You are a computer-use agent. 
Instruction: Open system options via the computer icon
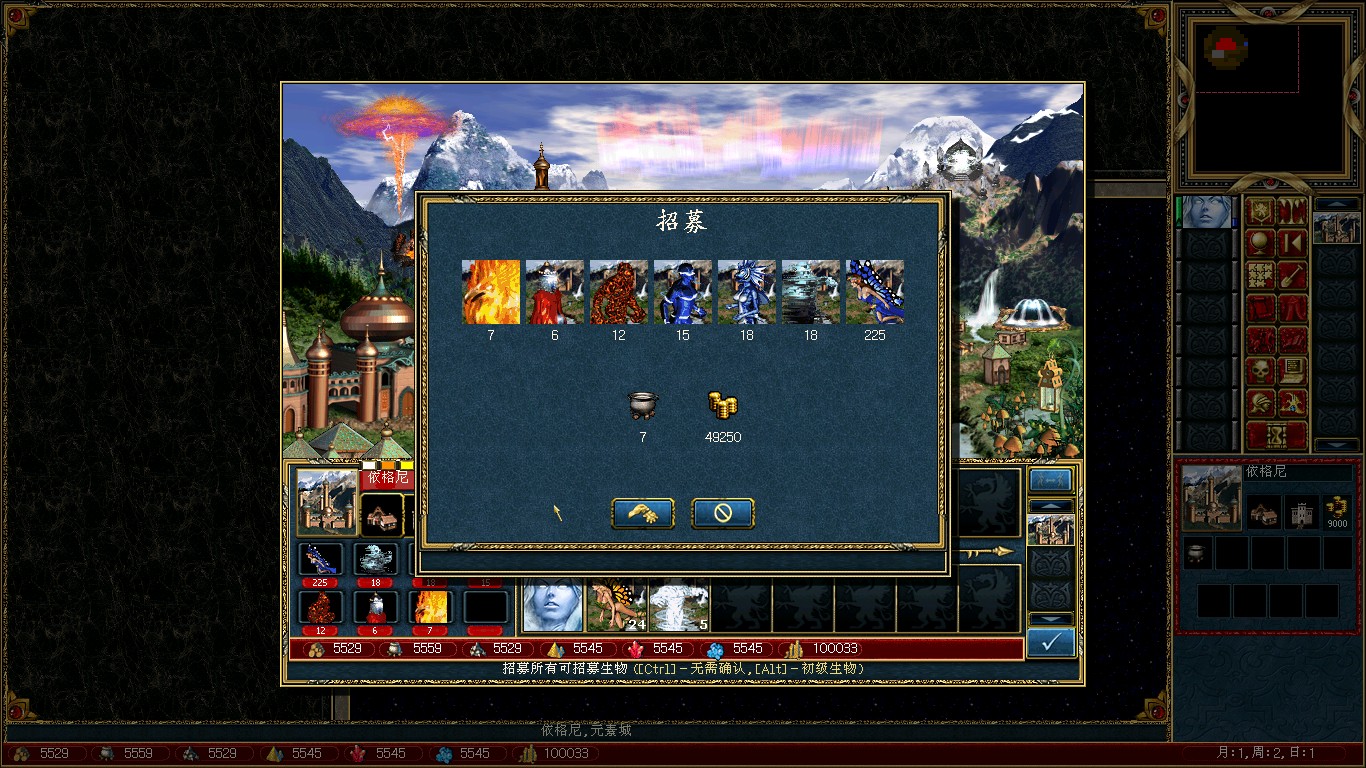click(x=1293, y=370)
